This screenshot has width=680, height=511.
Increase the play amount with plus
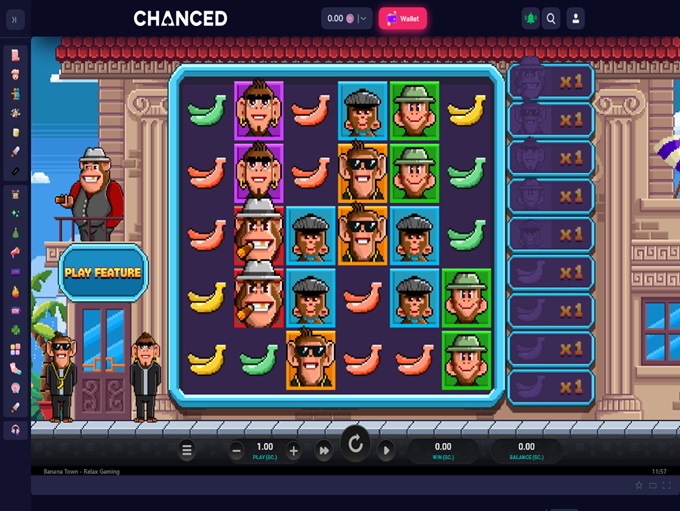(293, 451)
